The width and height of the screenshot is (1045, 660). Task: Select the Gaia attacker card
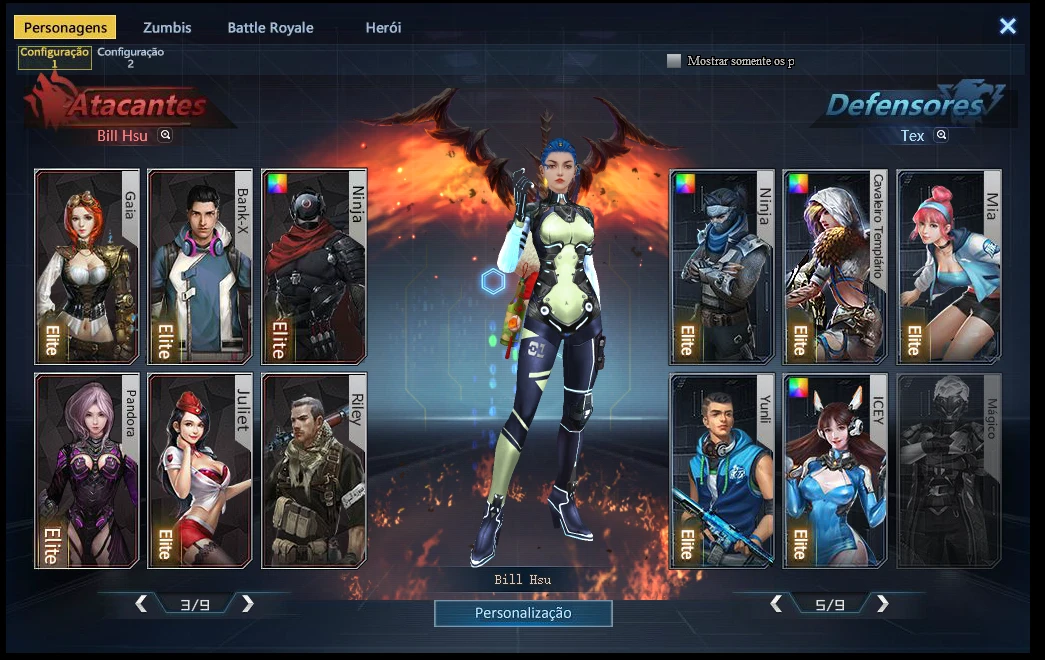[87, 265]
